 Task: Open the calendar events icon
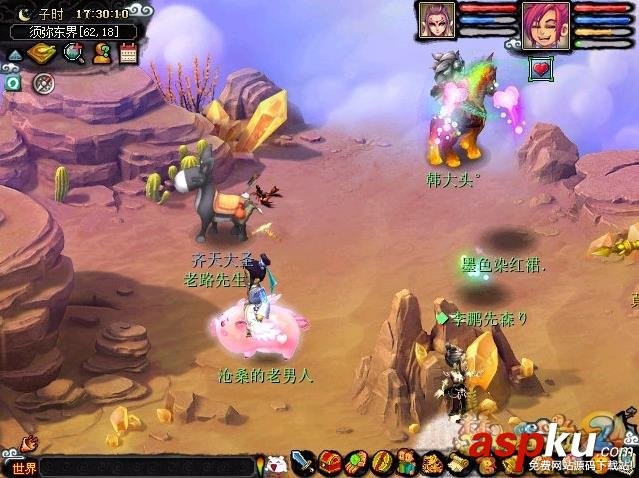pos(128,54)
